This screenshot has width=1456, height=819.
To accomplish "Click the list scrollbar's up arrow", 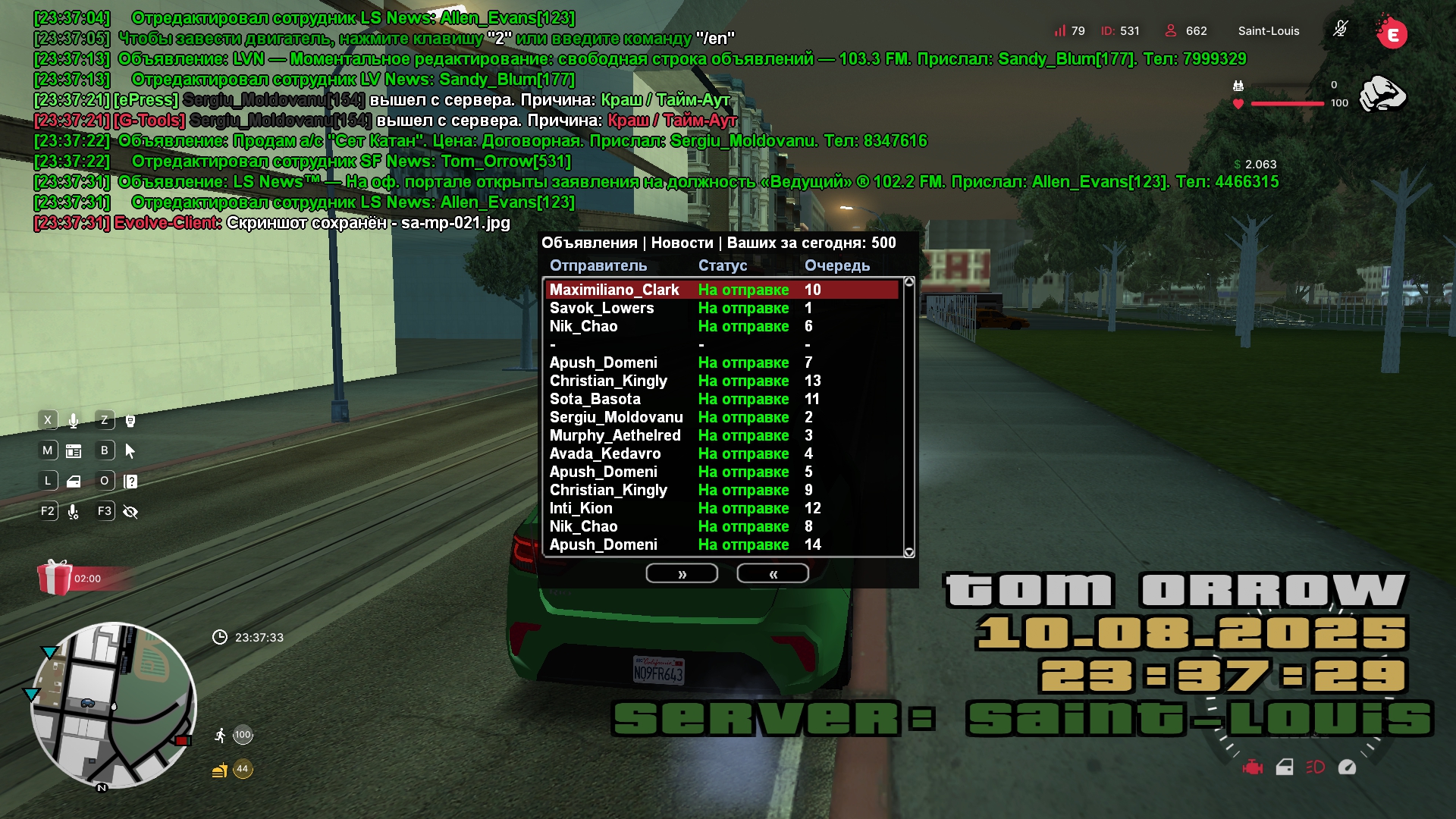I will 909,282.
